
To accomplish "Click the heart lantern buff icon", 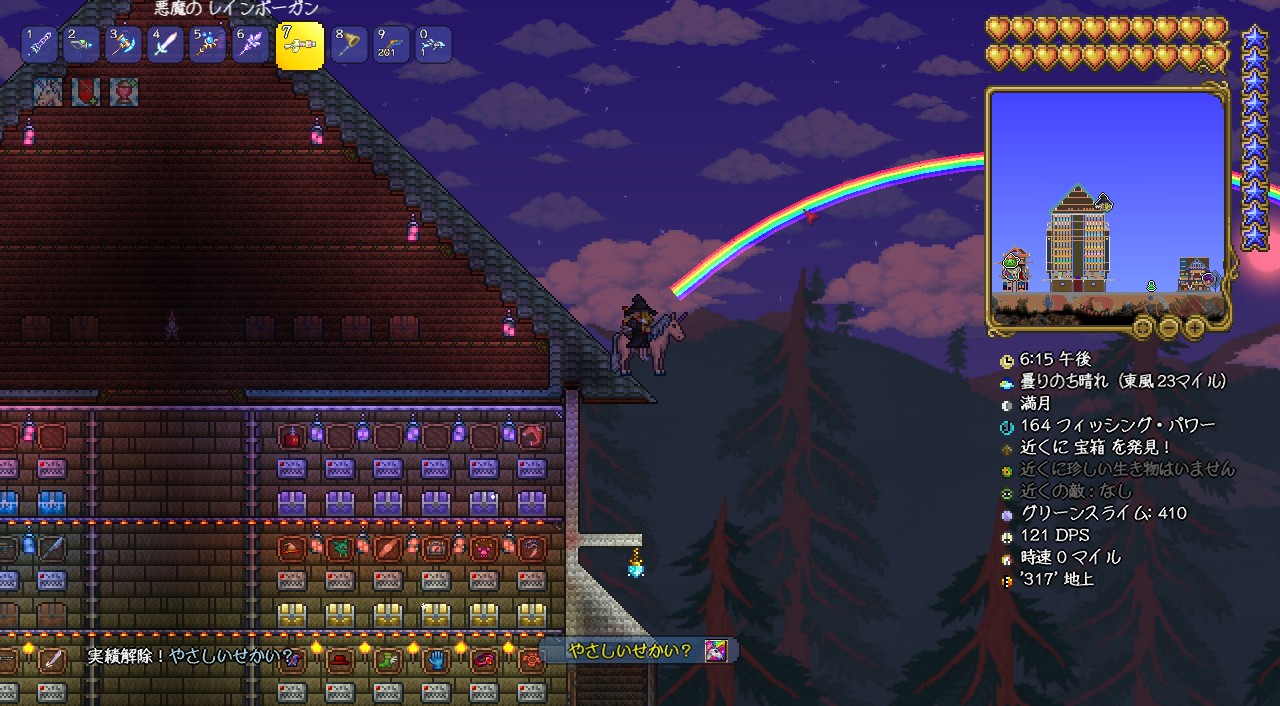I will point(124,92).
